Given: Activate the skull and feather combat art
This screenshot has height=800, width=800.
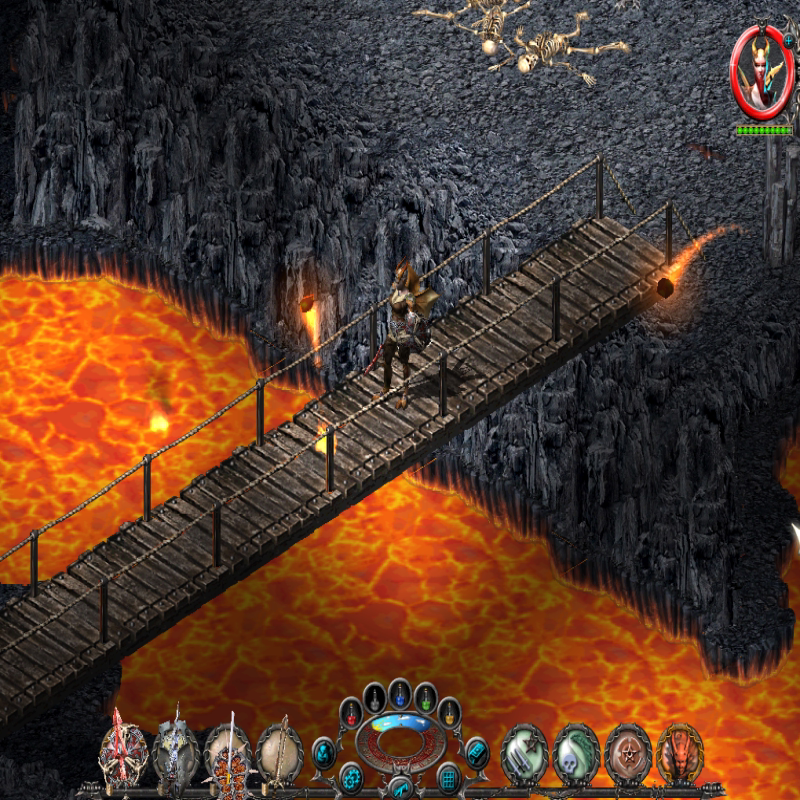Looking at the screenshot, I should click(576, 752).
